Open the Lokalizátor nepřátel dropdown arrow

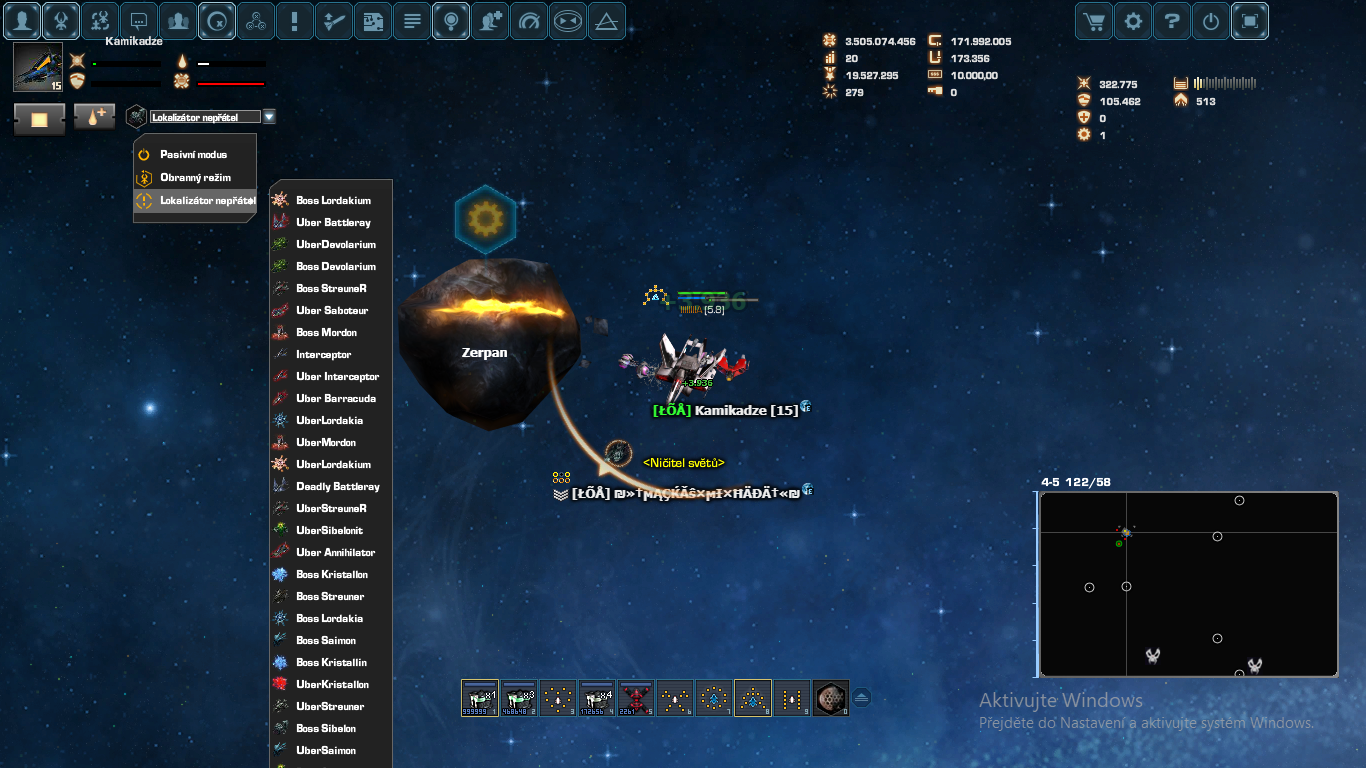268,117
